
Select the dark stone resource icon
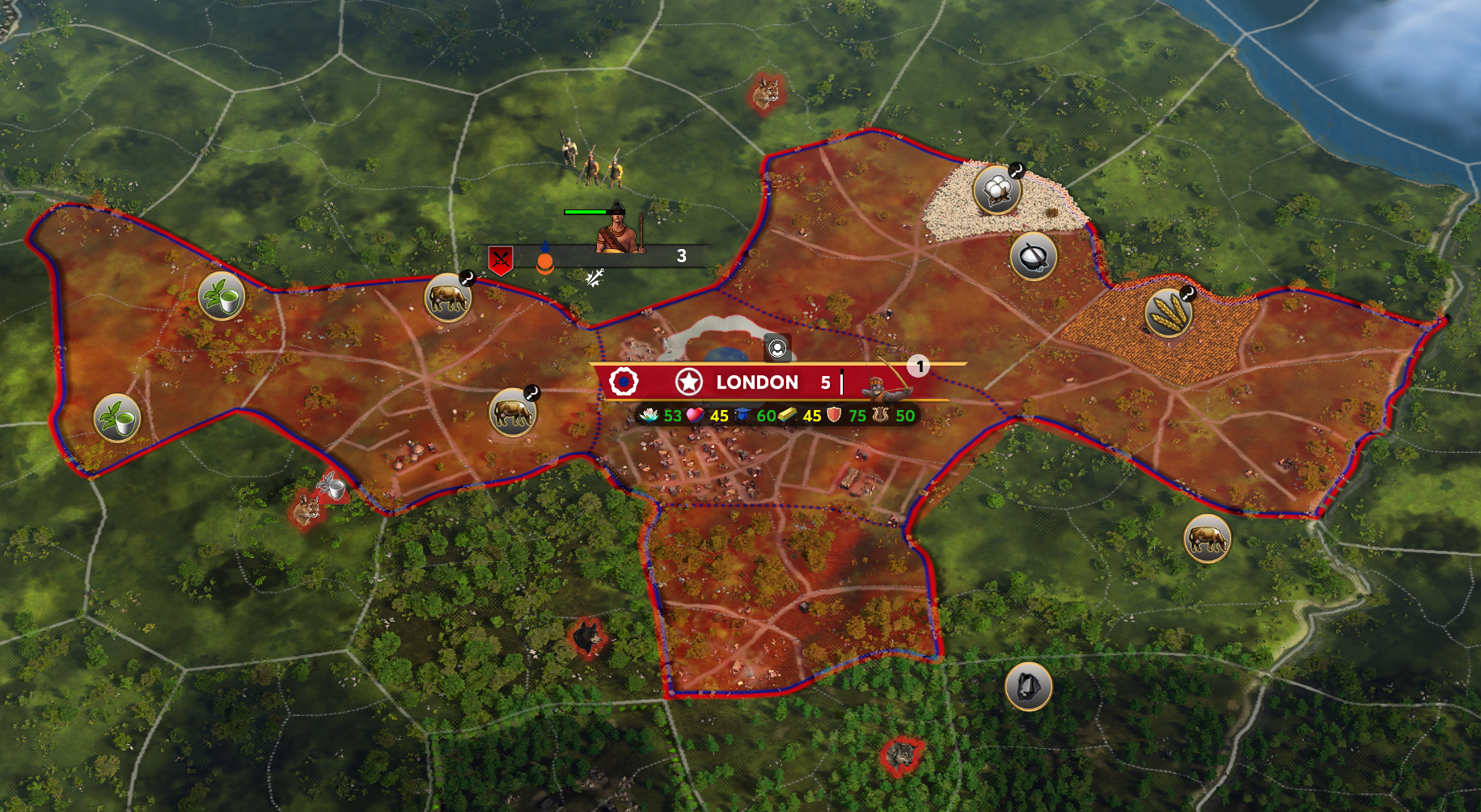[x=1028, y=687]
